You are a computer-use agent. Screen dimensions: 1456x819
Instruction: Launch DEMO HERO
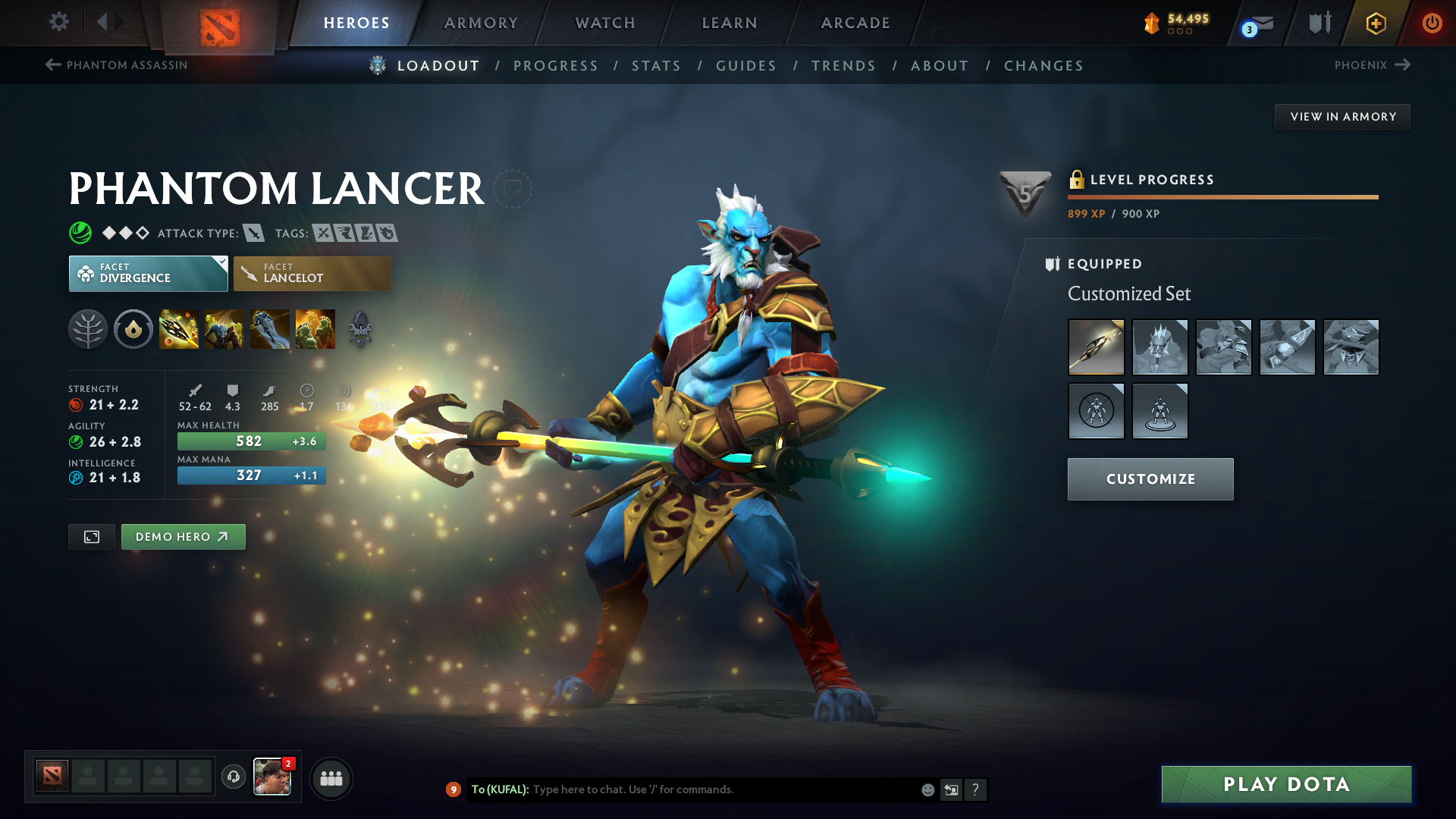point(183,536)
